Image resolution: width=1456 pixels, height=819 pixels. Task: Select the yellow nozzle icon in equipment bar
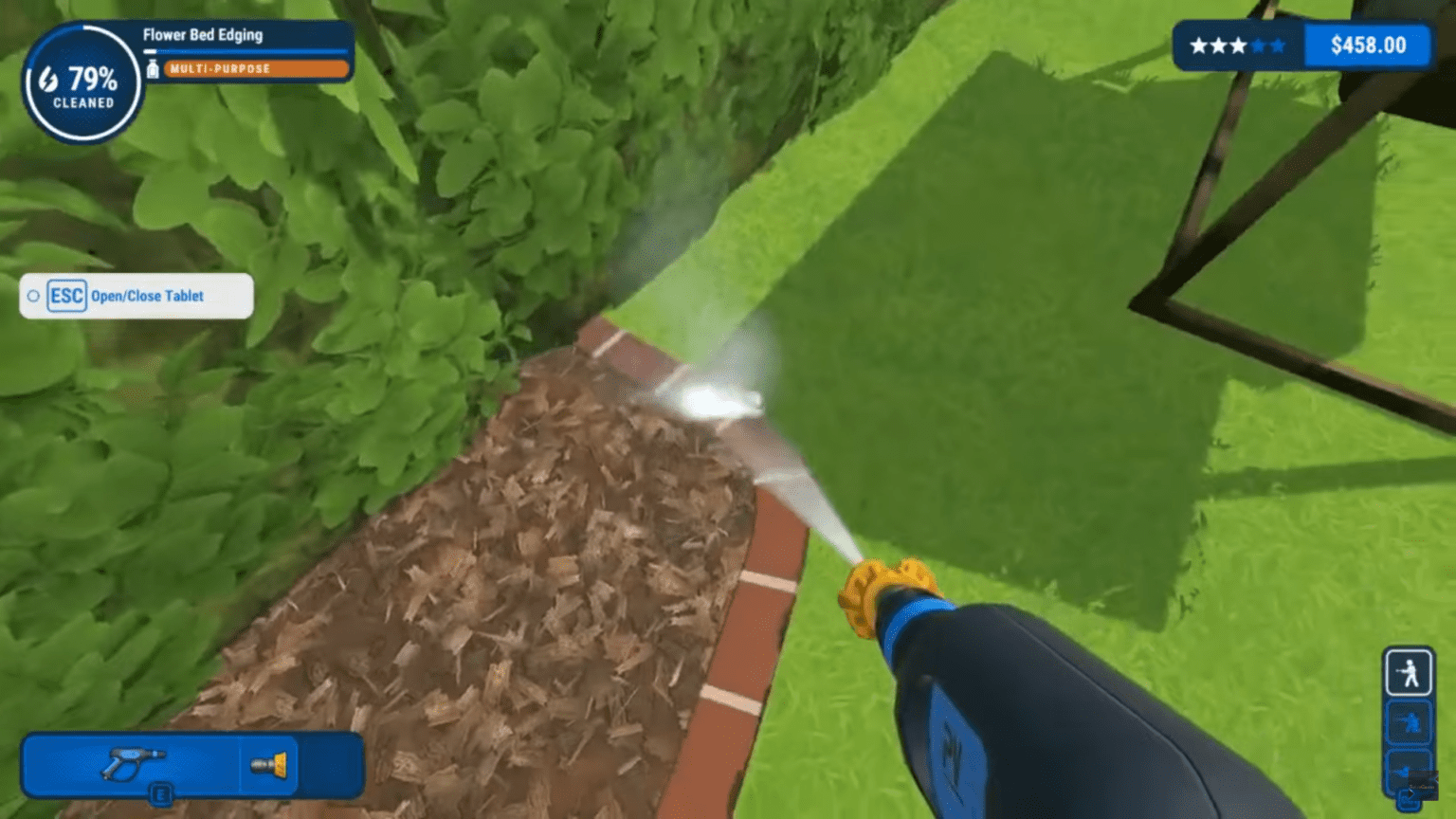[x=268, y=764]
